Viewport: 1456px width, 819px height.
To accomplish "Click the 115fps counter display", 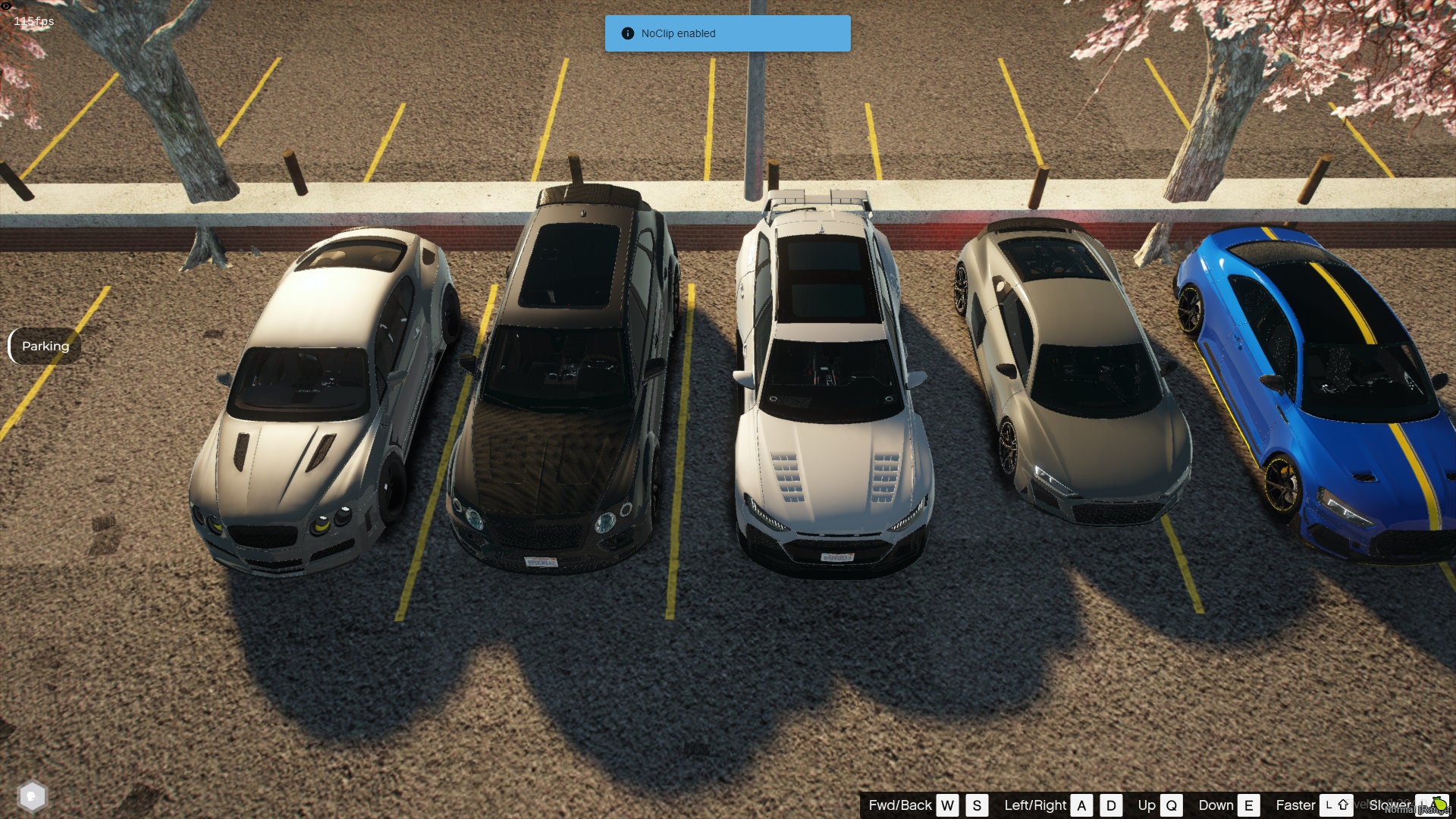I will point(33,21).
